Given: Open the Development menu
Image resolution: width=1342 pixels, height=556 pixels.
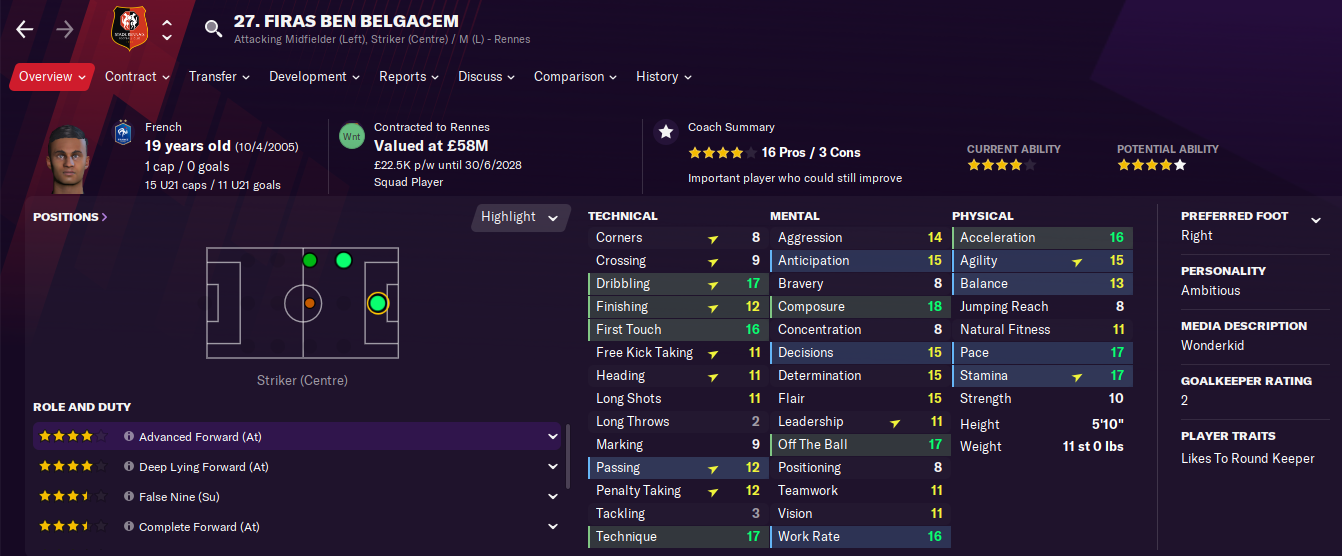Looking at the screenshot, I should click(314, 77).
